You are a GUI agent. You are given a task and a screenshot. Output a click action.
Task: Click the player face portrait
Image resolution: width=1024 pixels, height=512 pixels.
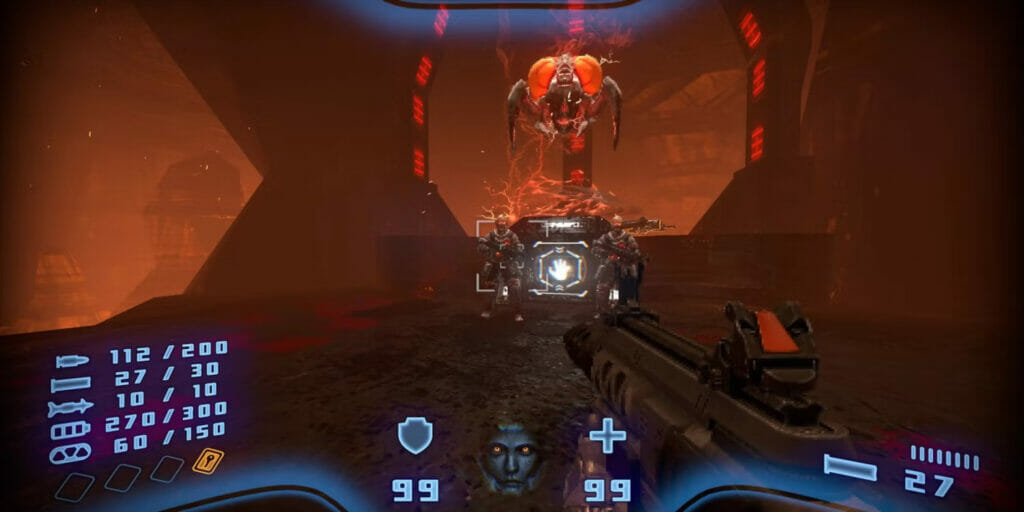pos(512,458)
